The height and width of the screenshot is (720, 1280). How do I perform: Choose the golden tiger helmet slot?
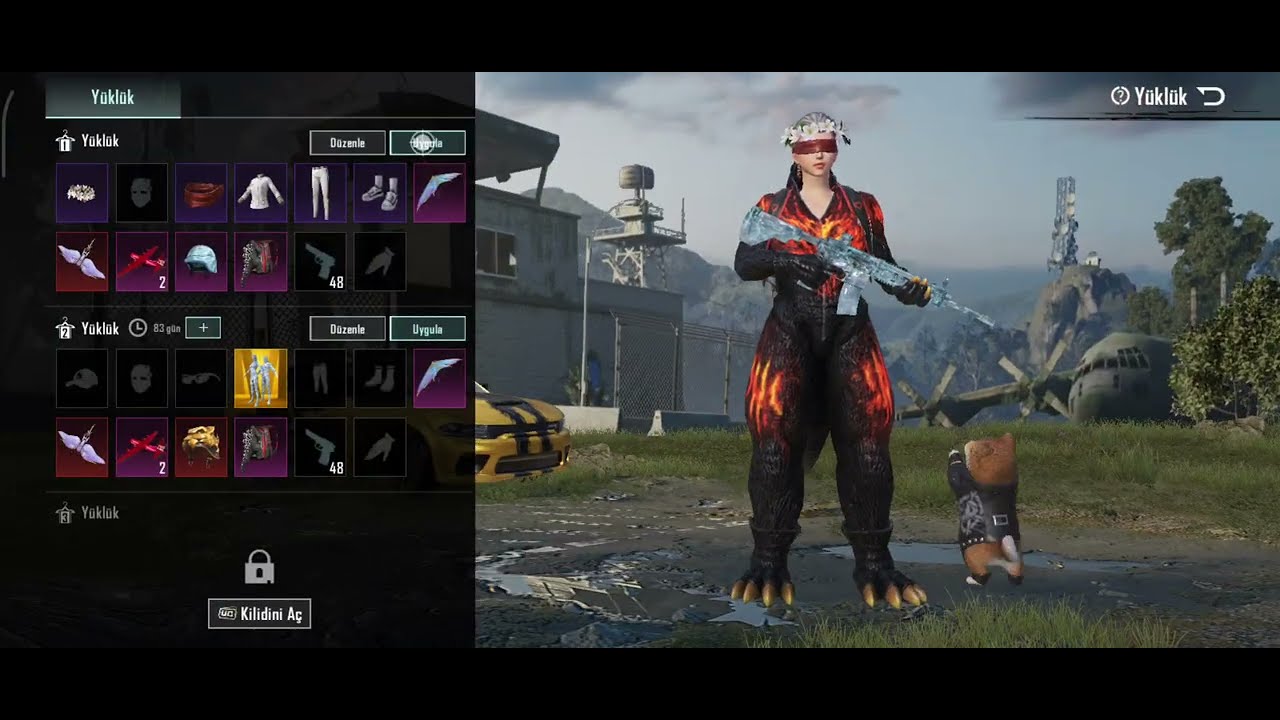[201, 447]
